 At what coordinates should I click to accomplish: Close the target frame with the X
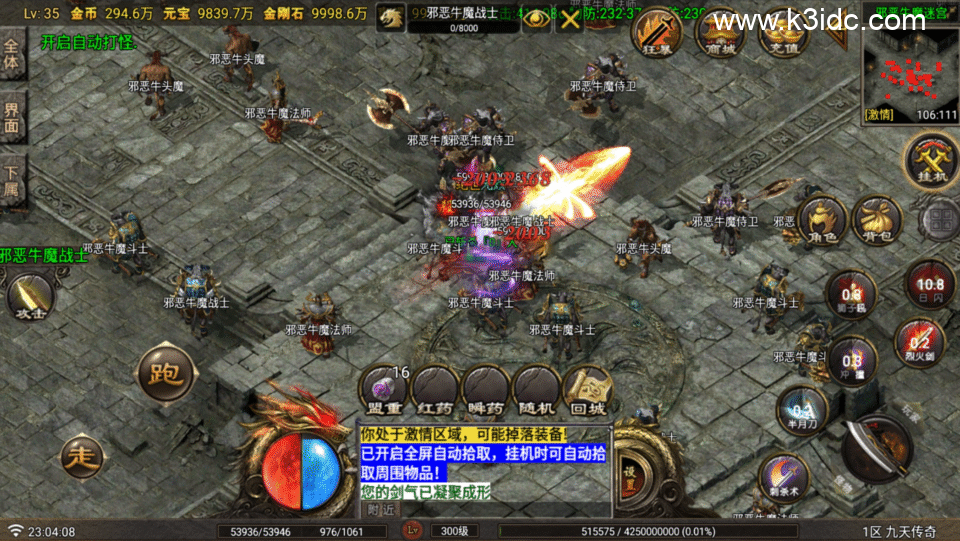tap(570, 19)
